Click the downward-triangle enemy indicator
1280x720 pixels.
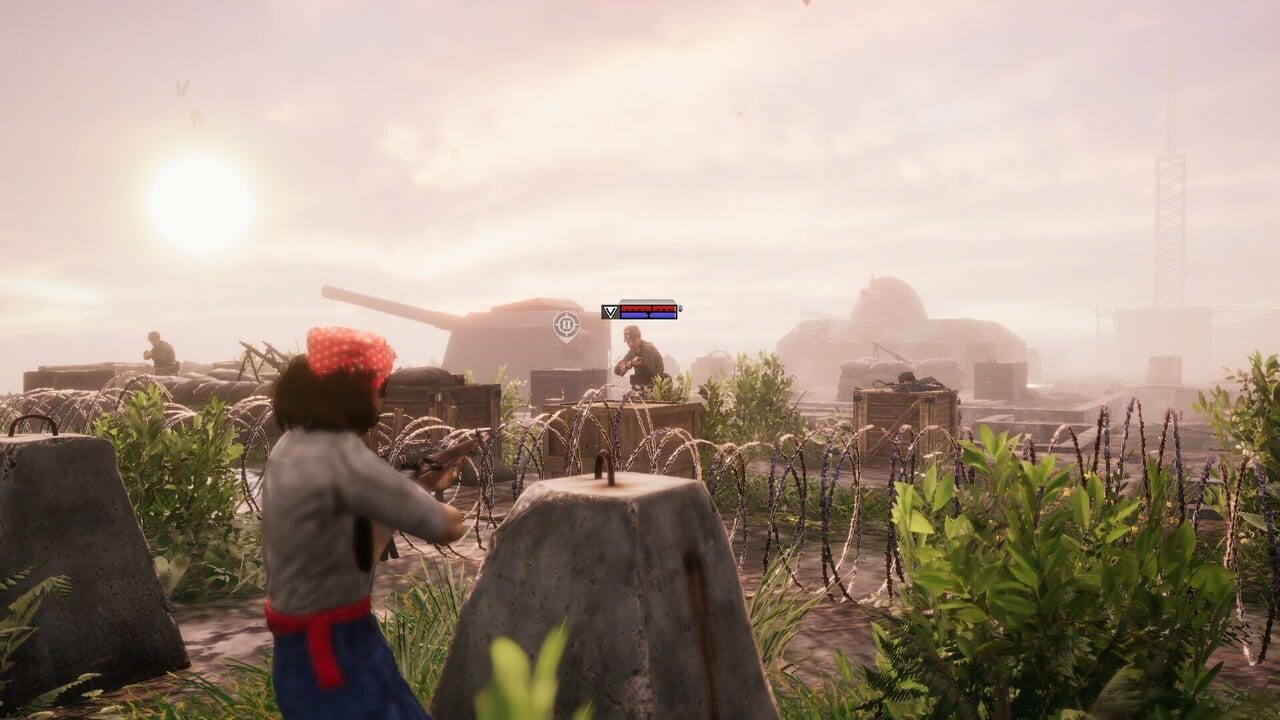tap(609, 312)
